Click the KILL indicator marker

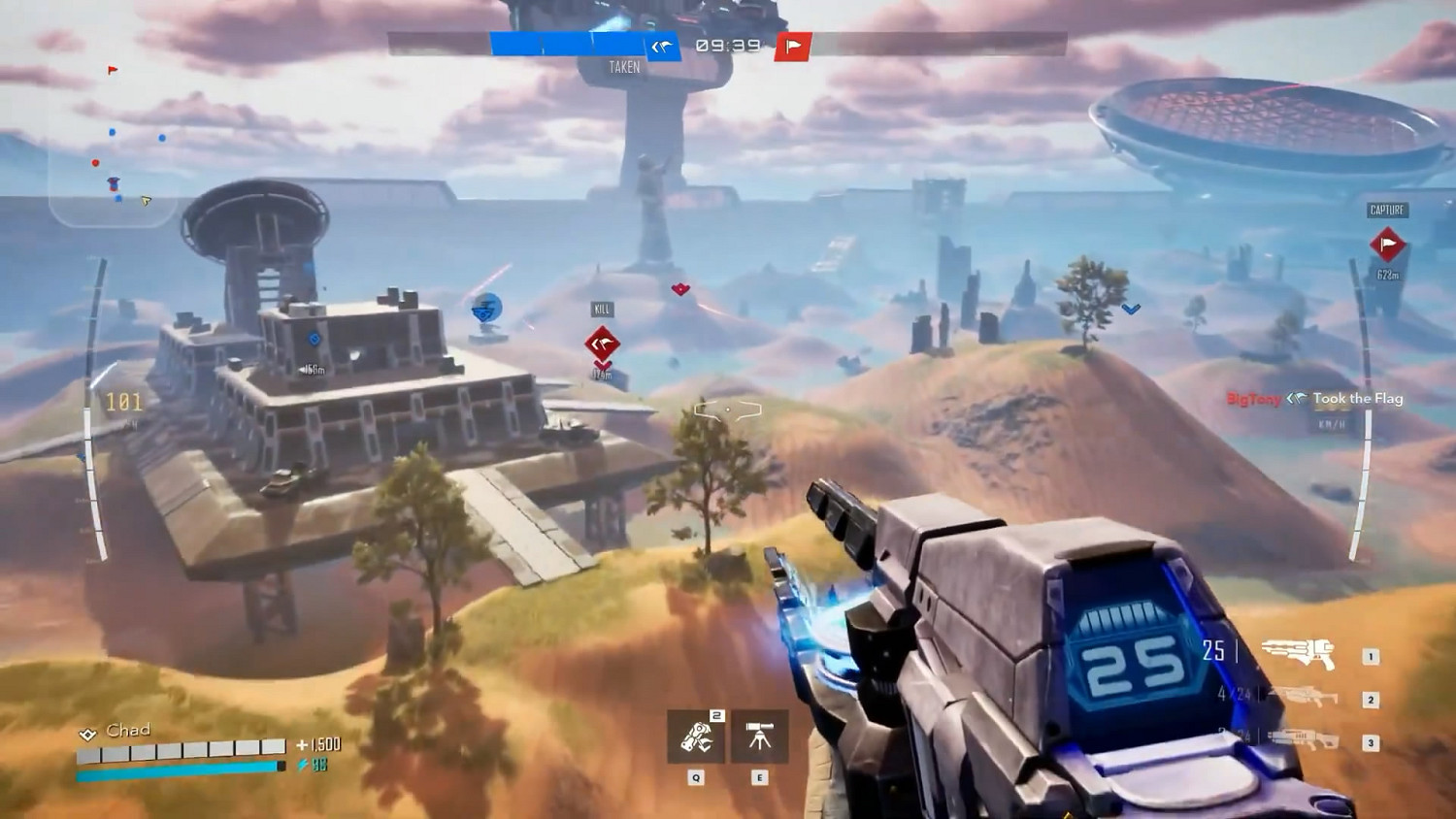click(600, 309)
